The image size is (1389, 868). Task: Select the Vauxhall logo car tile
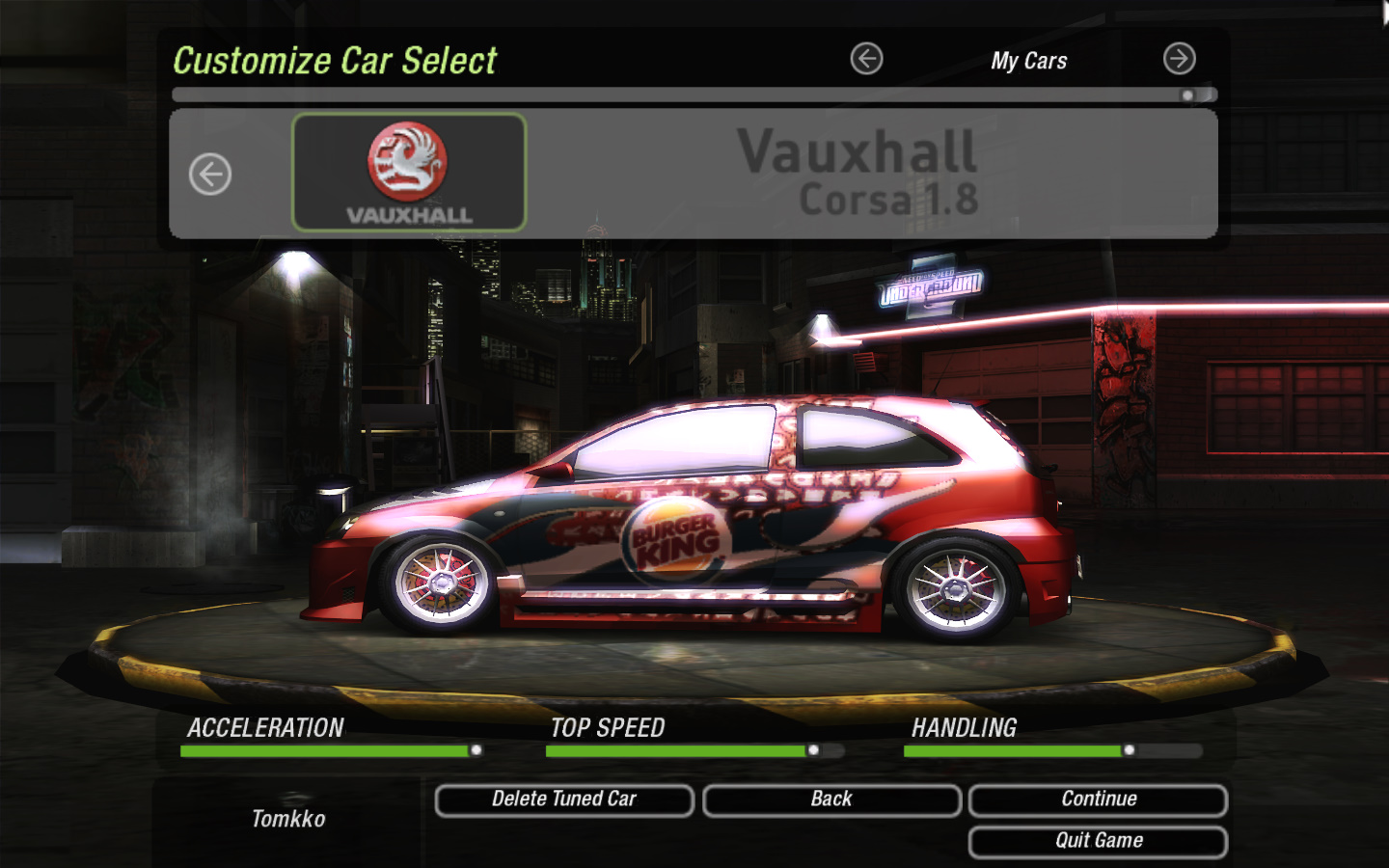click(409, 173)
